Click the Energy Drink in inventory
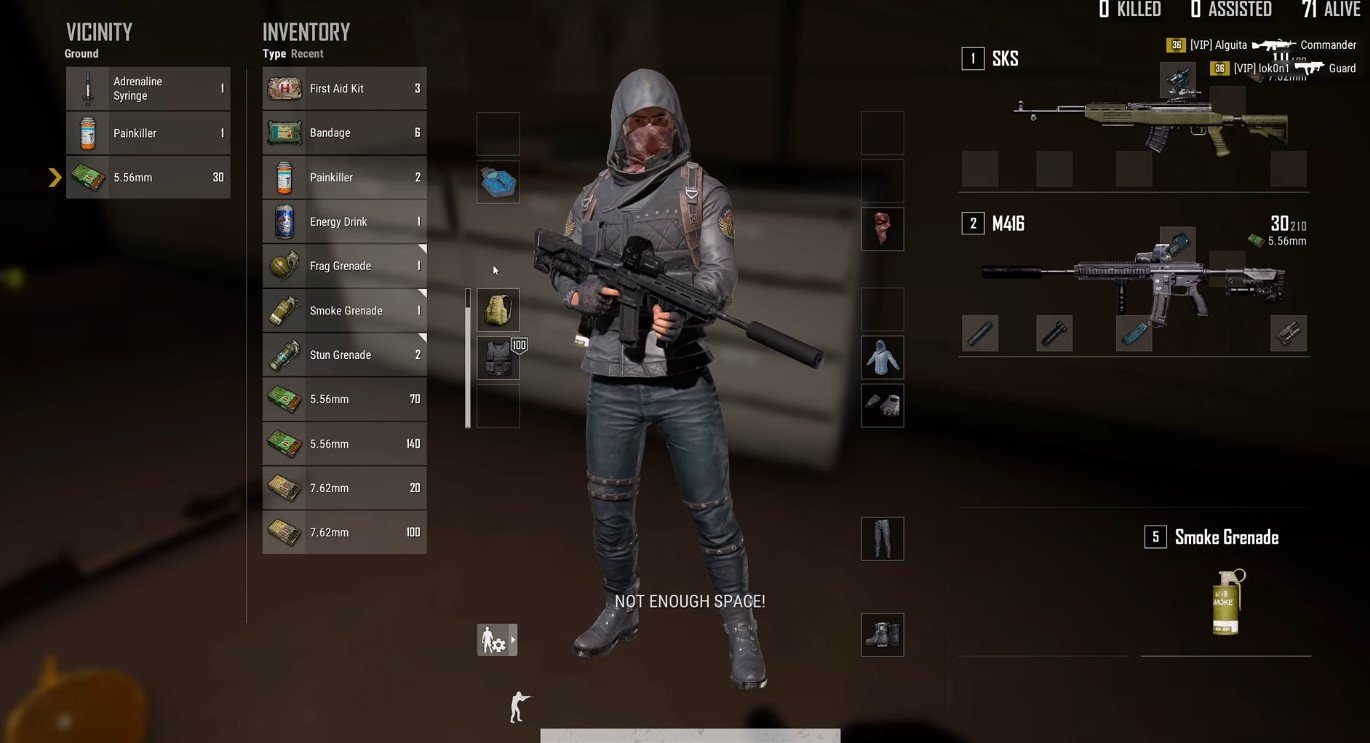This screenshot has width=1370, height=743. pos(345,222)
